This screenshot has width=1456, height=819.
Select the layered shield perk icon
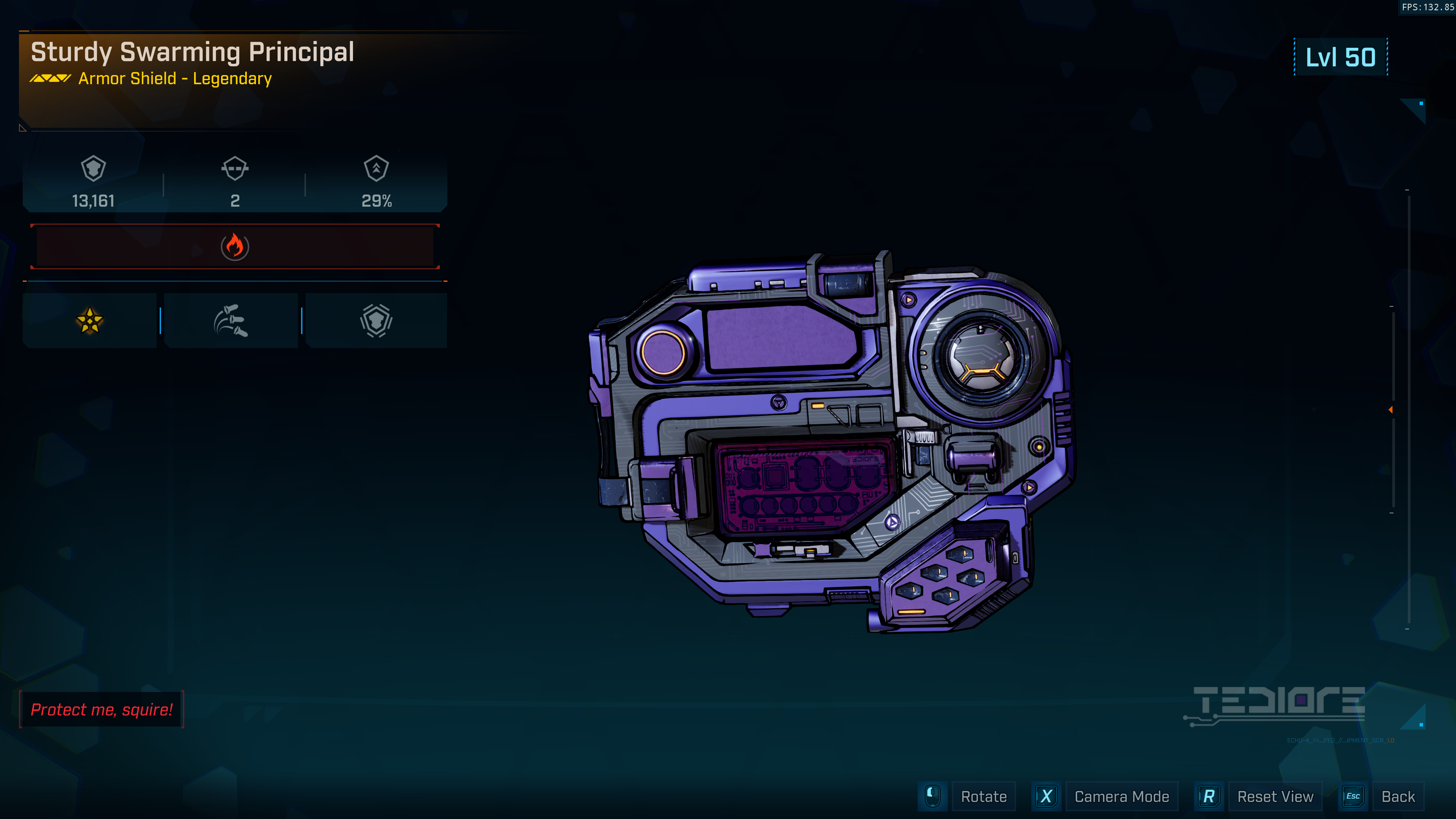tap(376, 320)
